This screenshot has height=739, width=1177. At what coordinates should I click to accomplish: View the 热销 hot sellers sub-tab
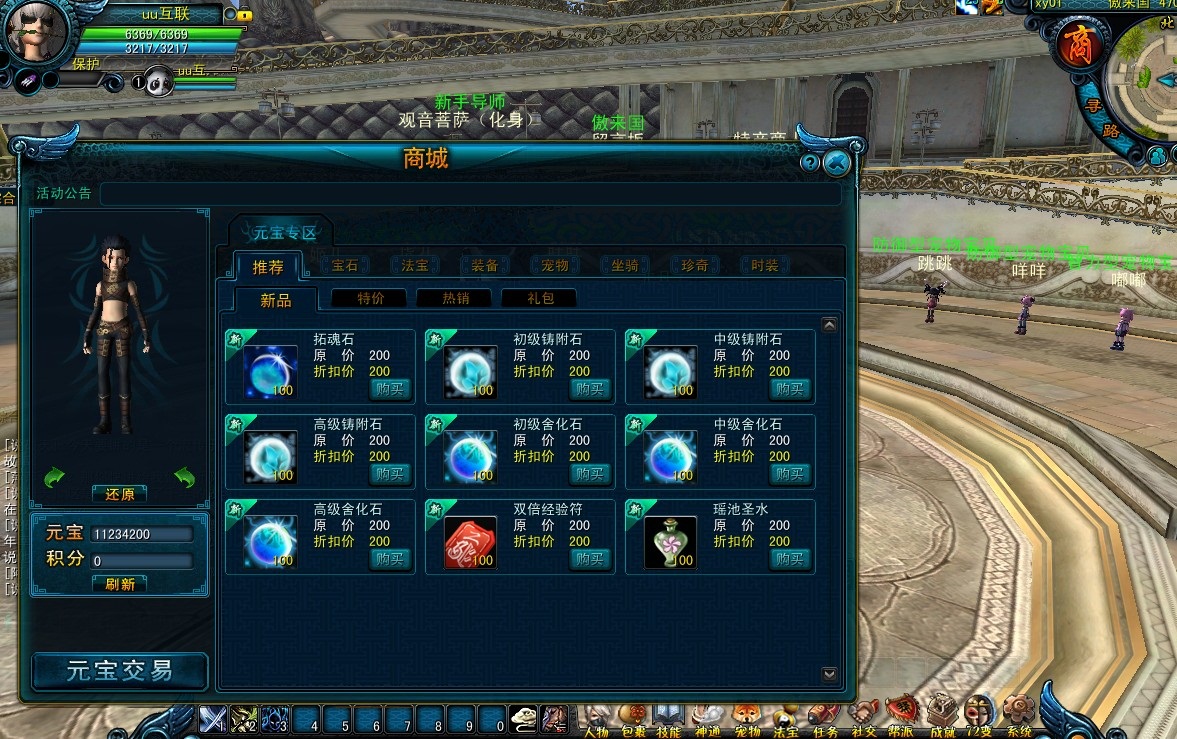point(454,298)
